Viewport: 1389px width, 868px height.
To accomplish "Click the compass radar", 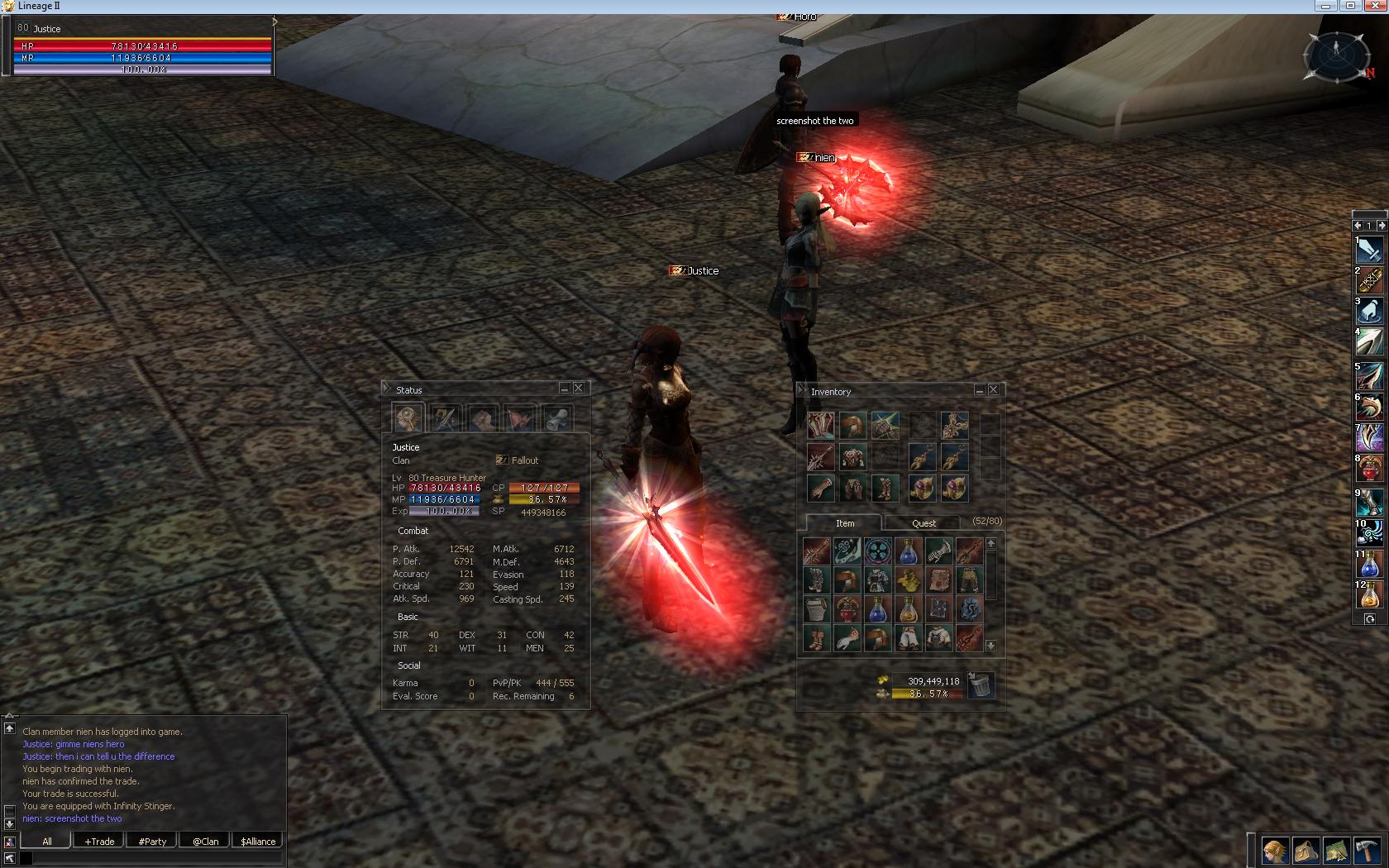I will [1335, 55].
